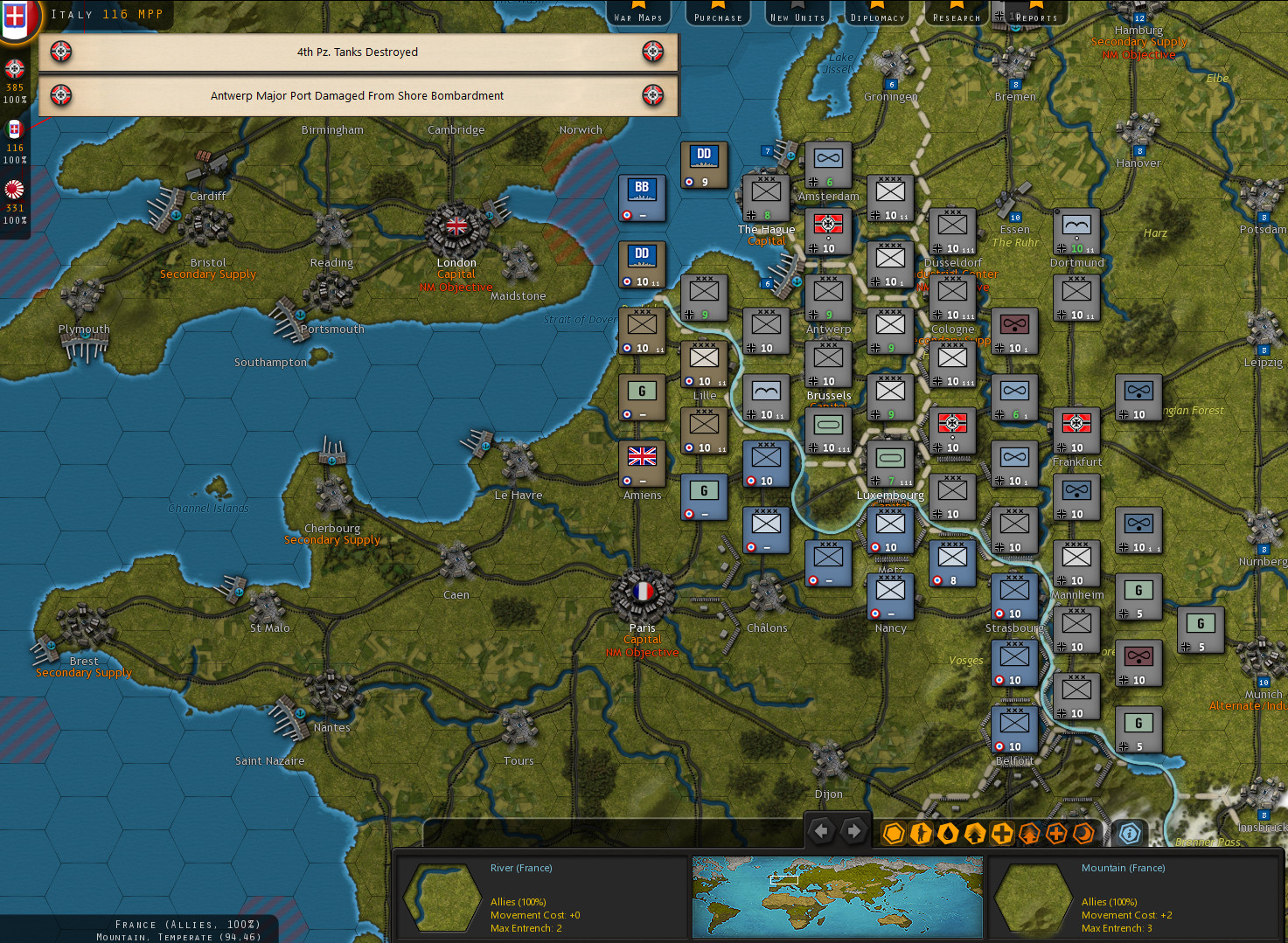
Task: Click the Italian flag above 116 in sidebar
Action: [x=14, y=128]
